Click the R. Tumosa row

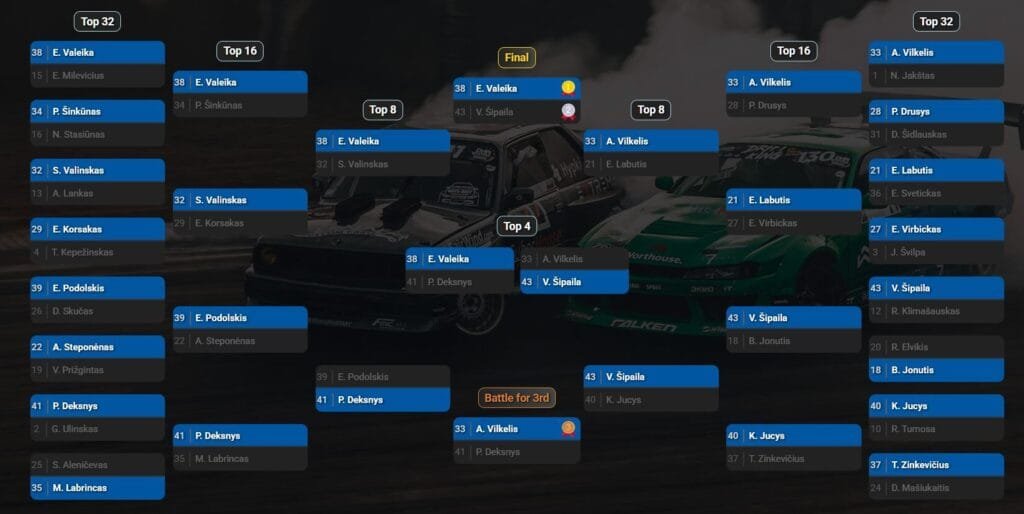point(936,429)
